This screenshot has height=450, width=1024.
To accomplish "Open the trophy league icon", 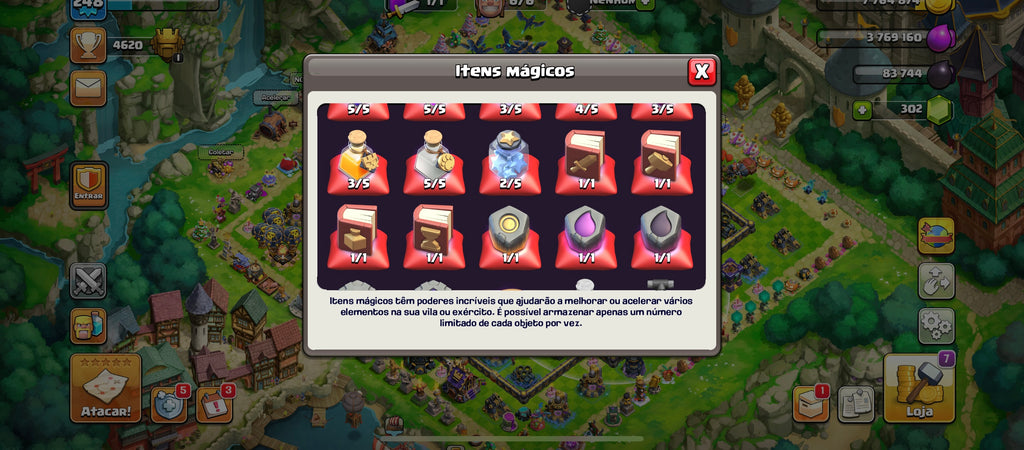I will 88,44.
